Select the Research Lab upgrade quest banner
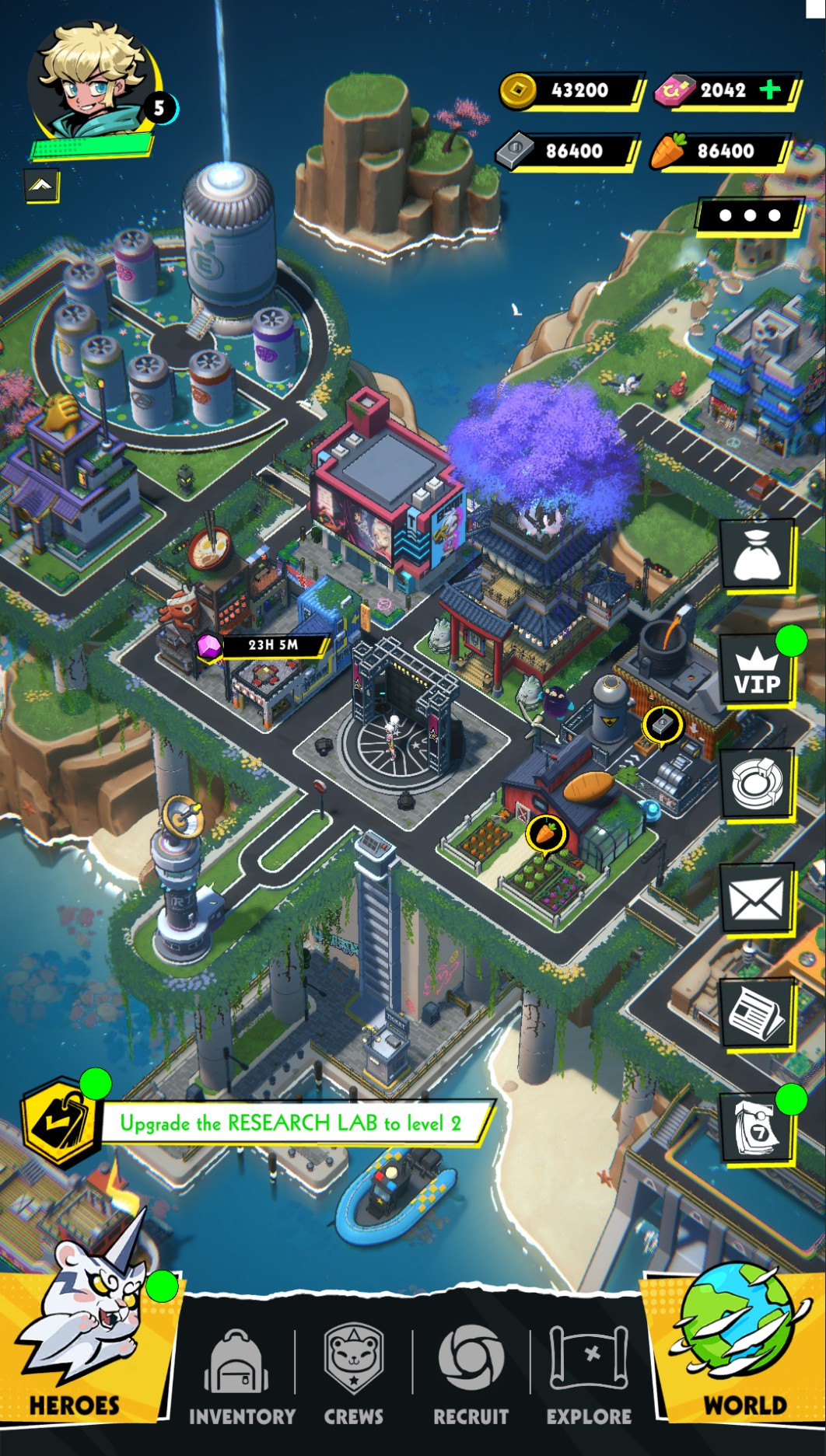Viewport: 826px width, 1456px height. pyautogui.click(x=292, y=1123)
